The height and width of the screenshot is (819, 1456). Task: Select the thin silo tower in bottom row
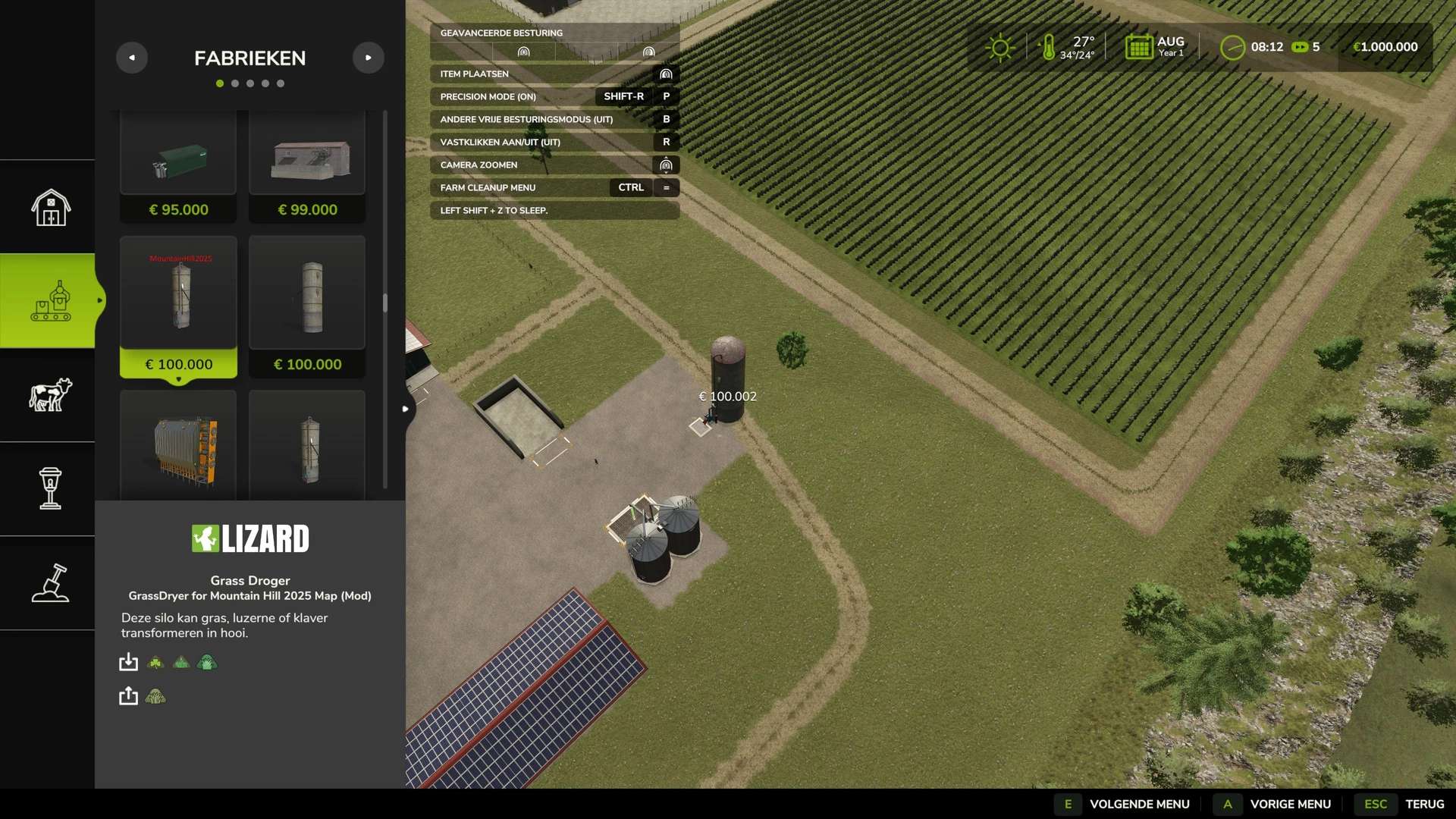point(307,447)
